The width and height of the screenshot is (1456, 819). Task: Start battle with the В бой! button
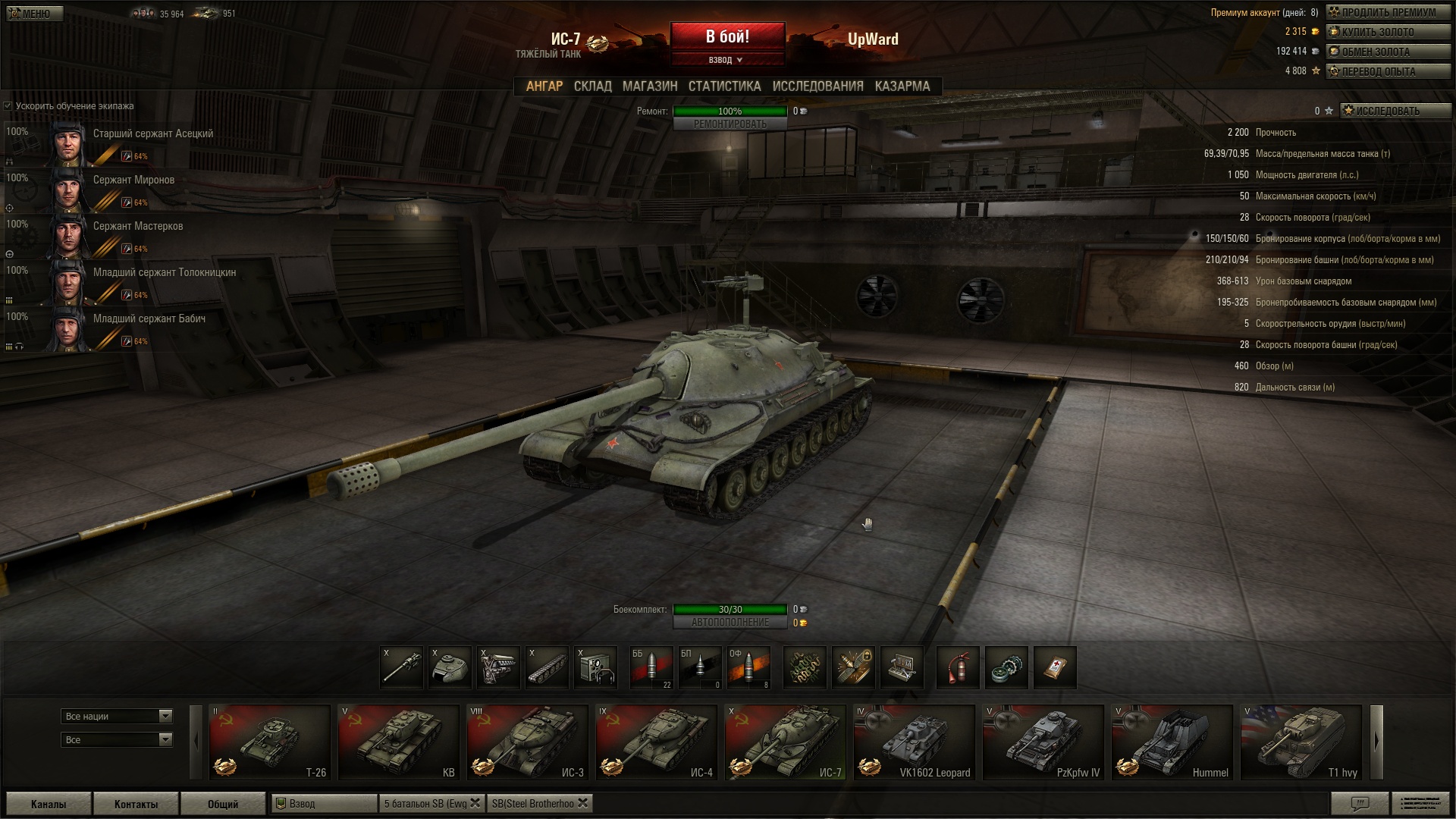point(727,36)
